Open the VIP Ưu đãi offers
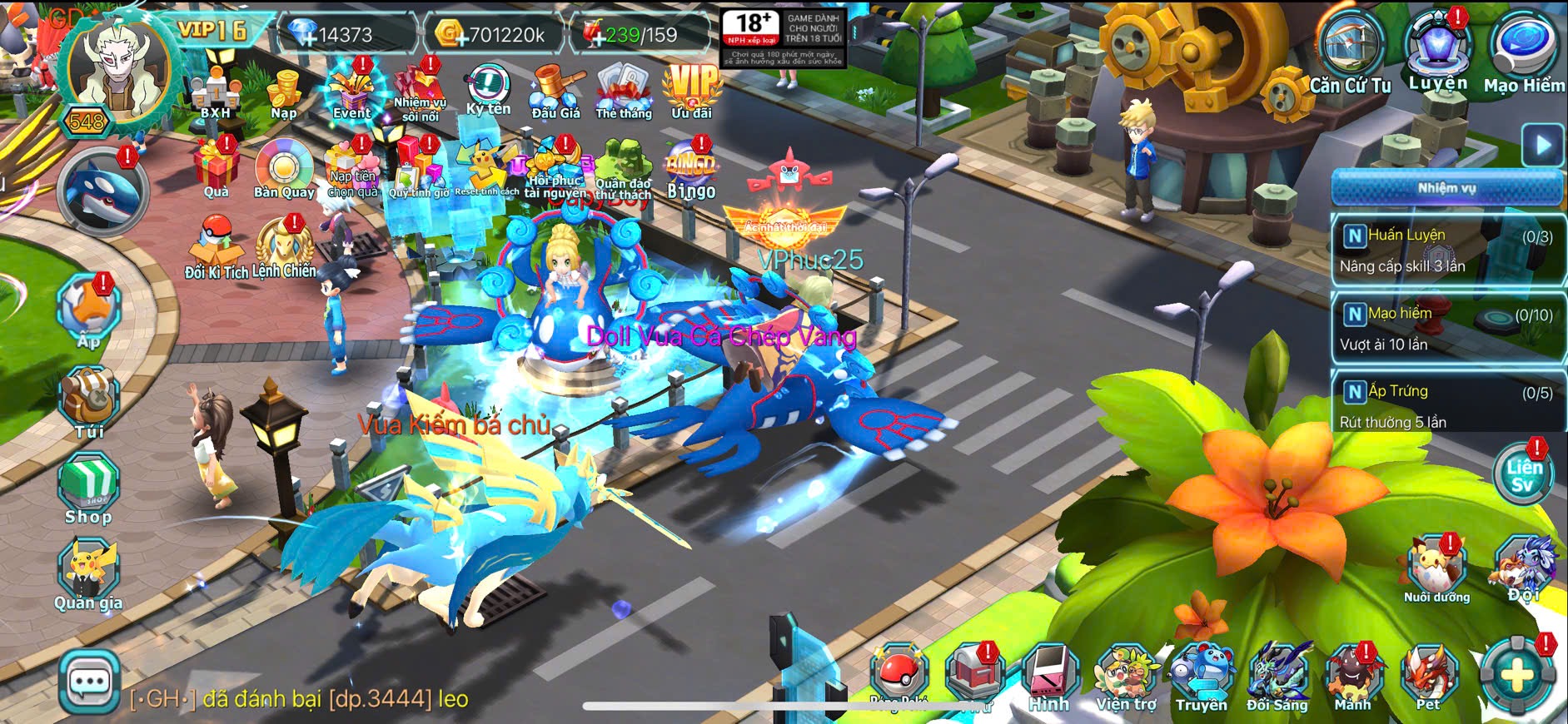This screenshot has width=1568, height=724. point(692,90)
